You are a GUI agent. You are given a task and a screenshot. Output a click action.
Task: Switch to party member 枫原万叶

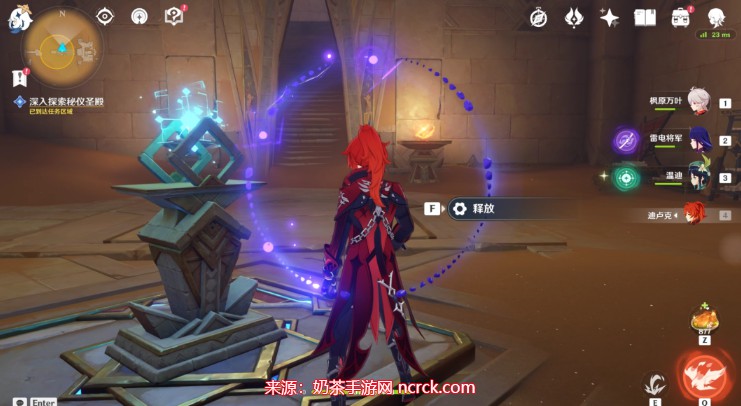(697, 101)
